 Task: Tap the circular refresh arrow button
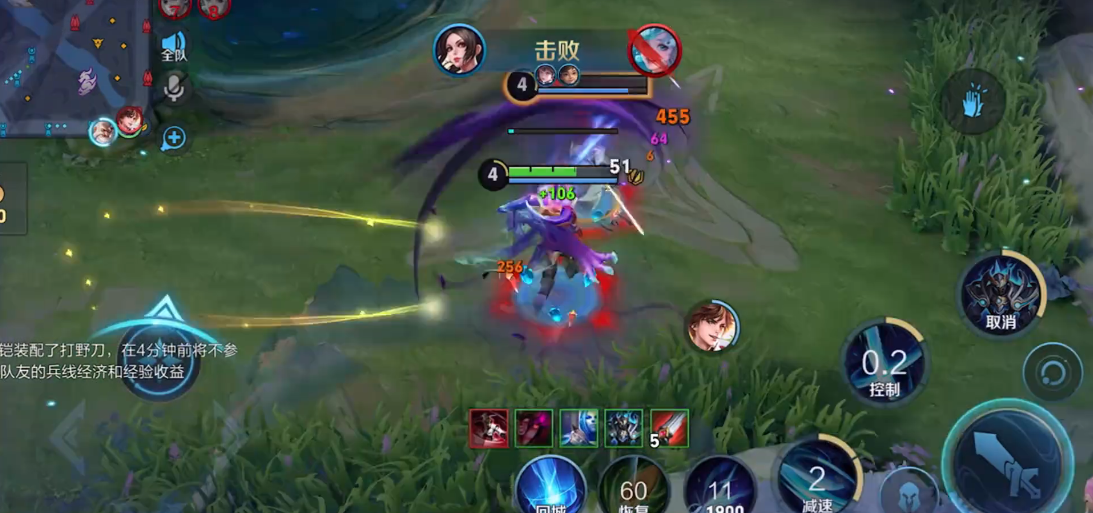pos(1052,373)
